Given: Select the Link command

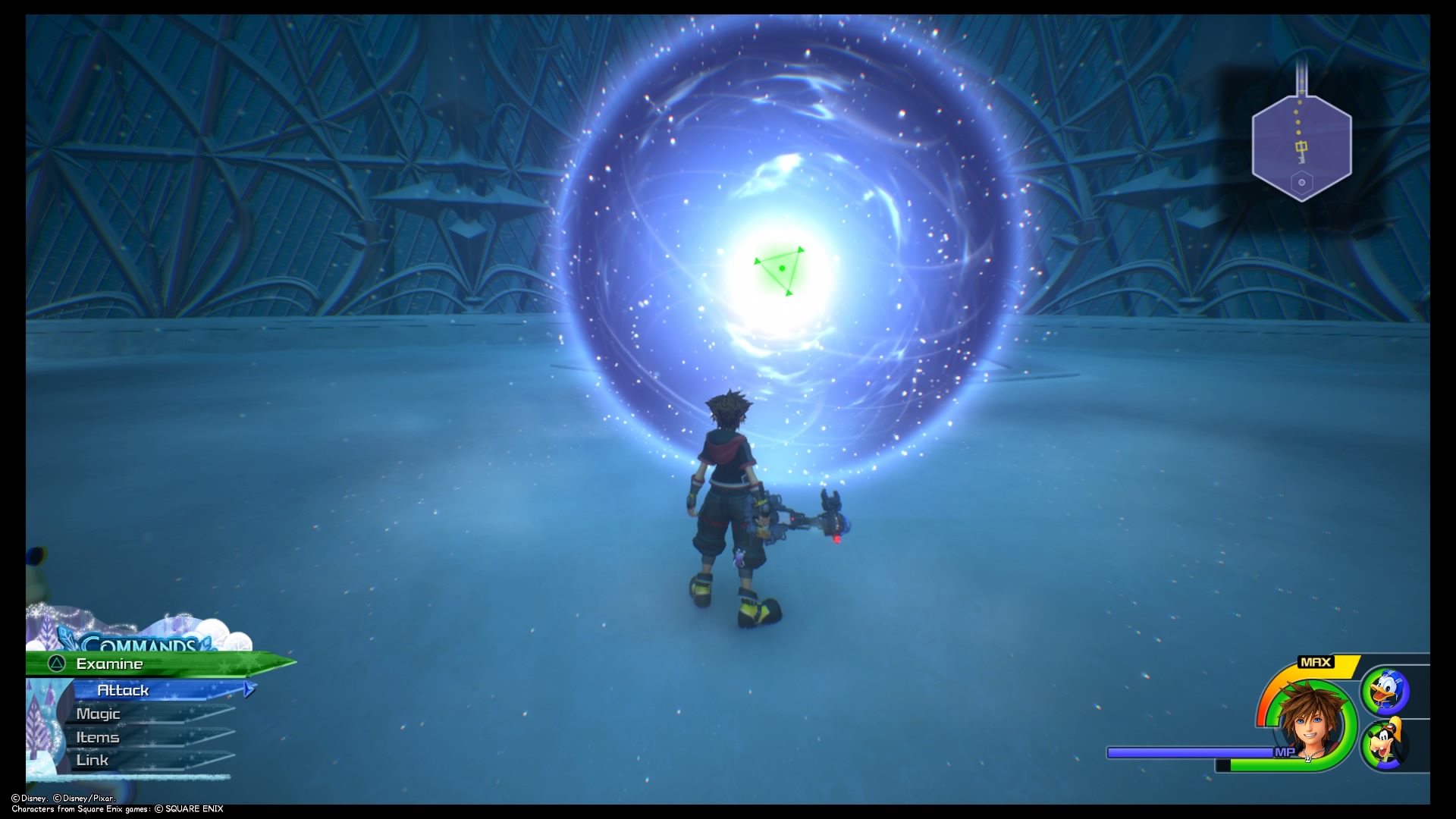Looking at the screenshot, I should tap(93, 760).
